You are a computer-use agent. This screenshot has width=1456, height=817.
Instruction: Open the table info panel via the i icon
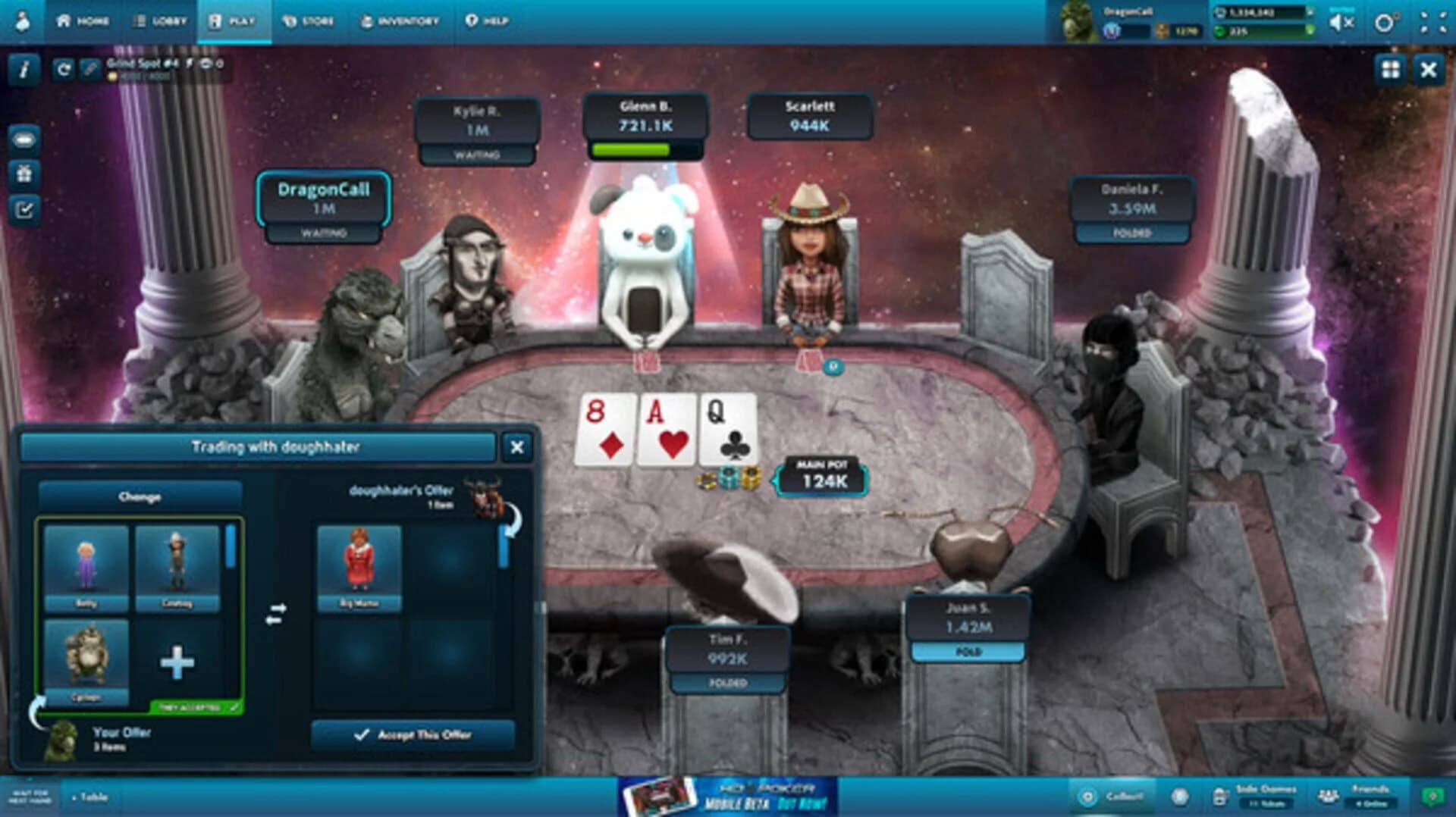pos(25,70)
